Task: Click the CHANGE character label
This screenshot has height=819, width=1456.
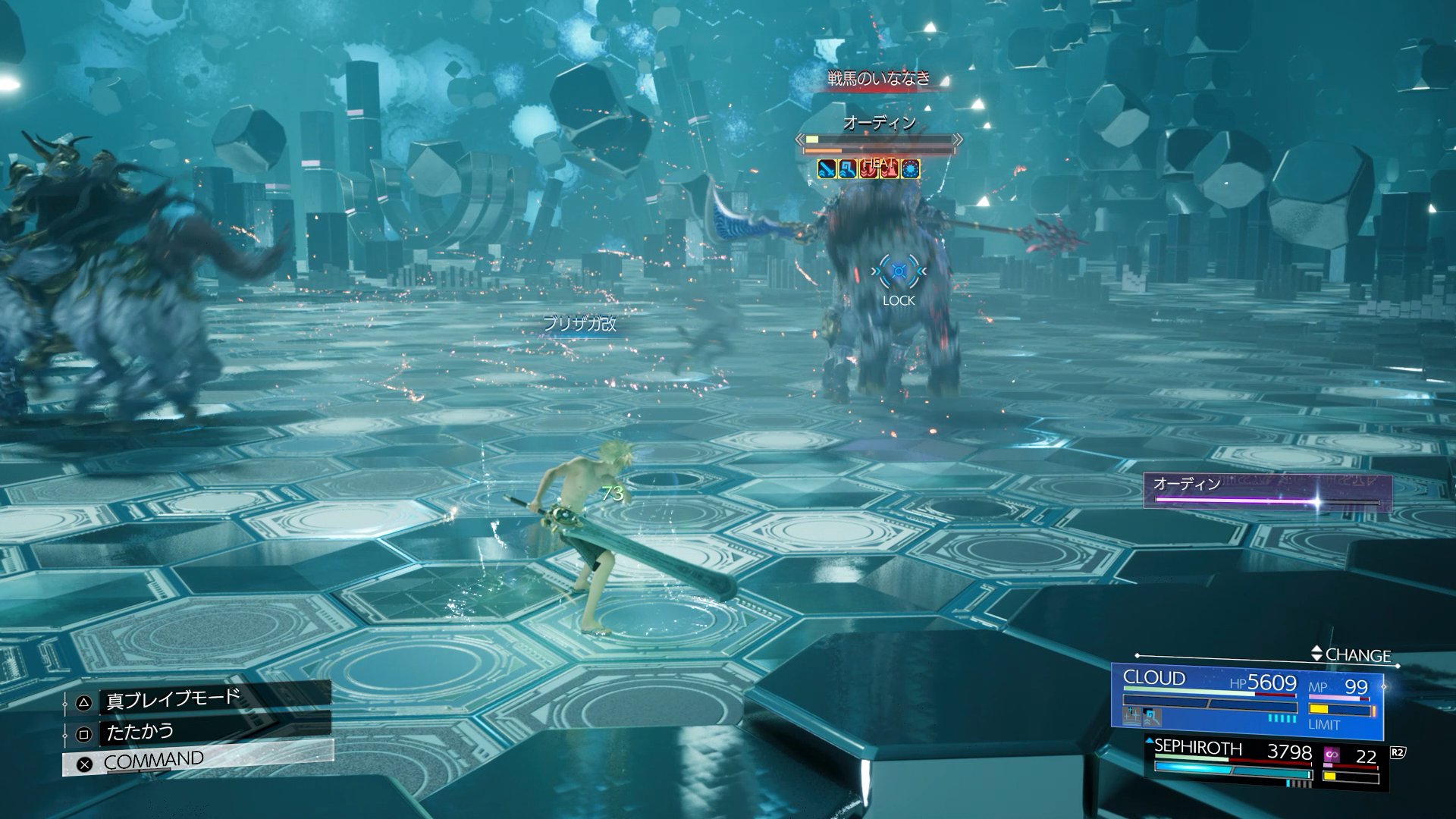Action: [x=1357, y=655]
